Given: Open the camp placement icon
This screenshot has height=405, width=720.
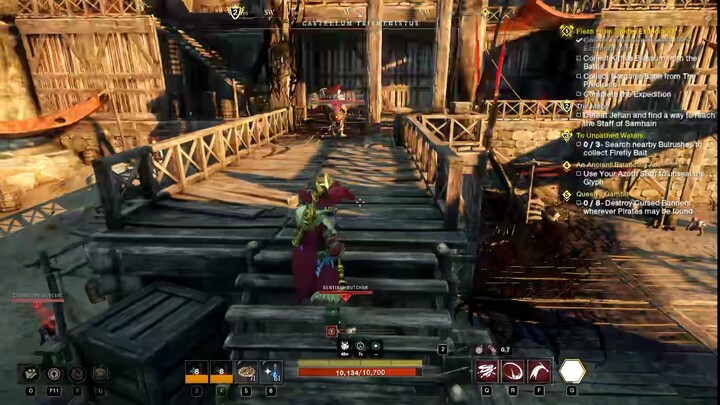Looking at the screenshot, I should [x=31, y=373].
